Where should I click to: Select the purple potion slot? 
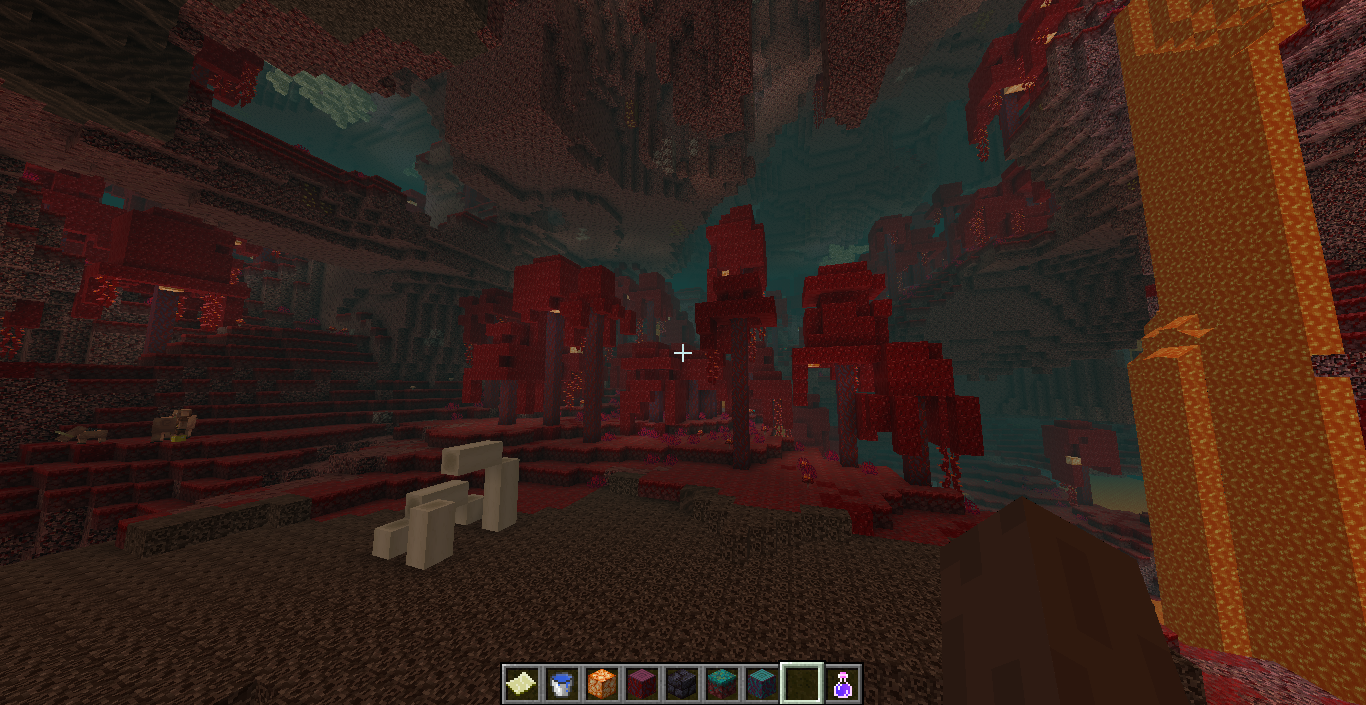click(x=843, y=684)
